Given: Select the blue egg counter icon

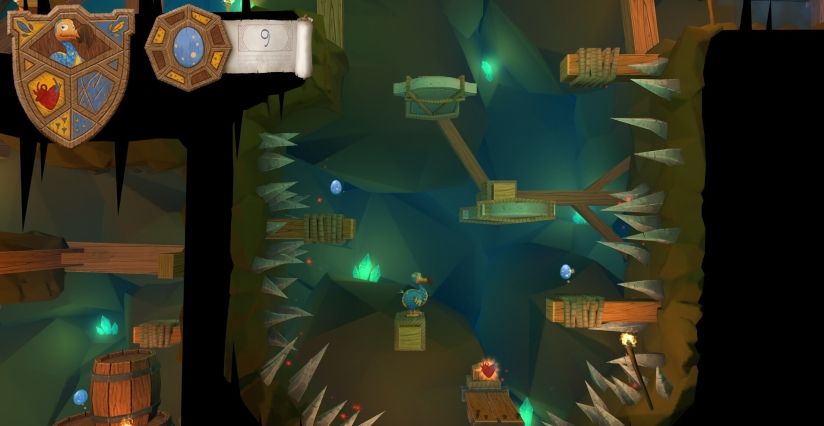Looking at the screenshot, I should click(188, 46).
